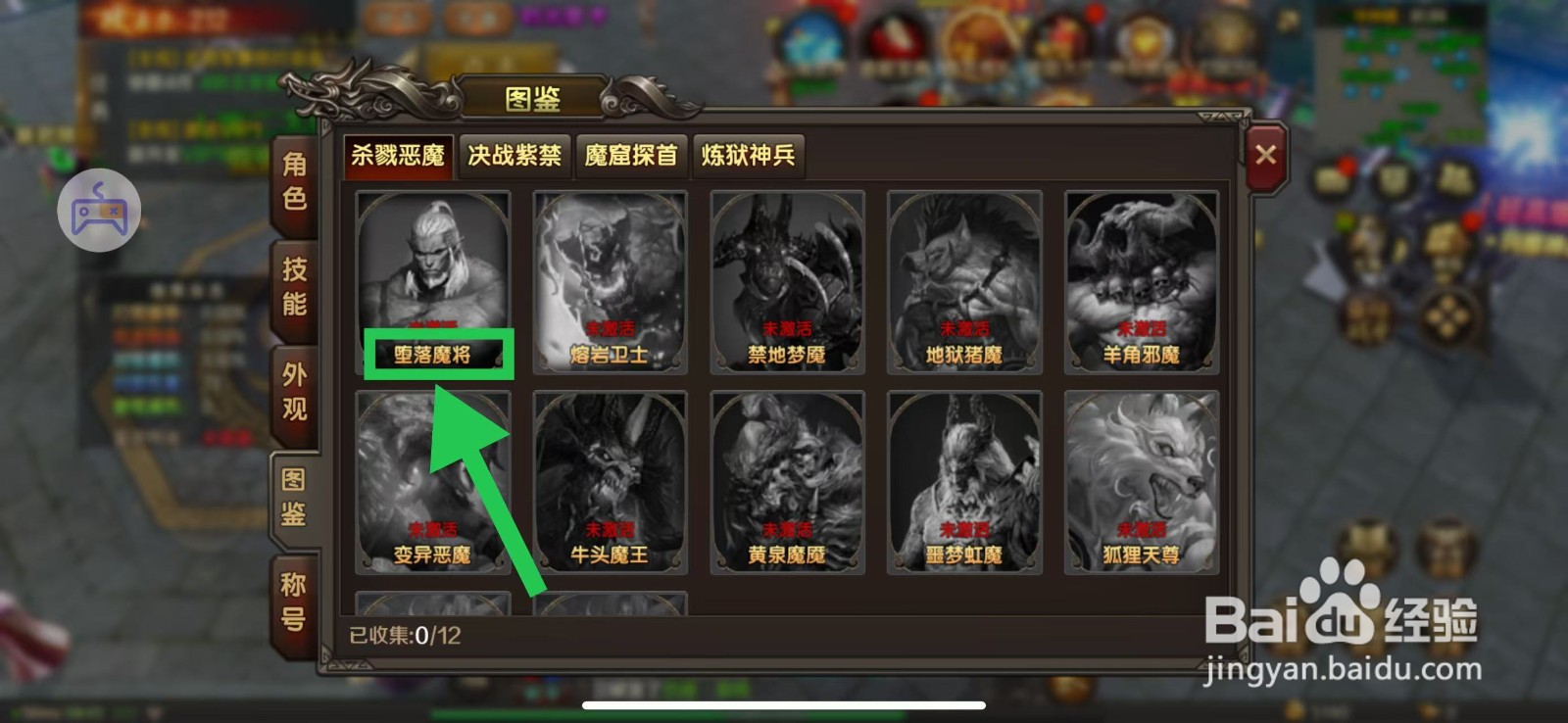Image resolution: width=1568 pixels, height=723 pixels.
Task: Open the 魔窟探首 category tab
Action: point(632,156)
